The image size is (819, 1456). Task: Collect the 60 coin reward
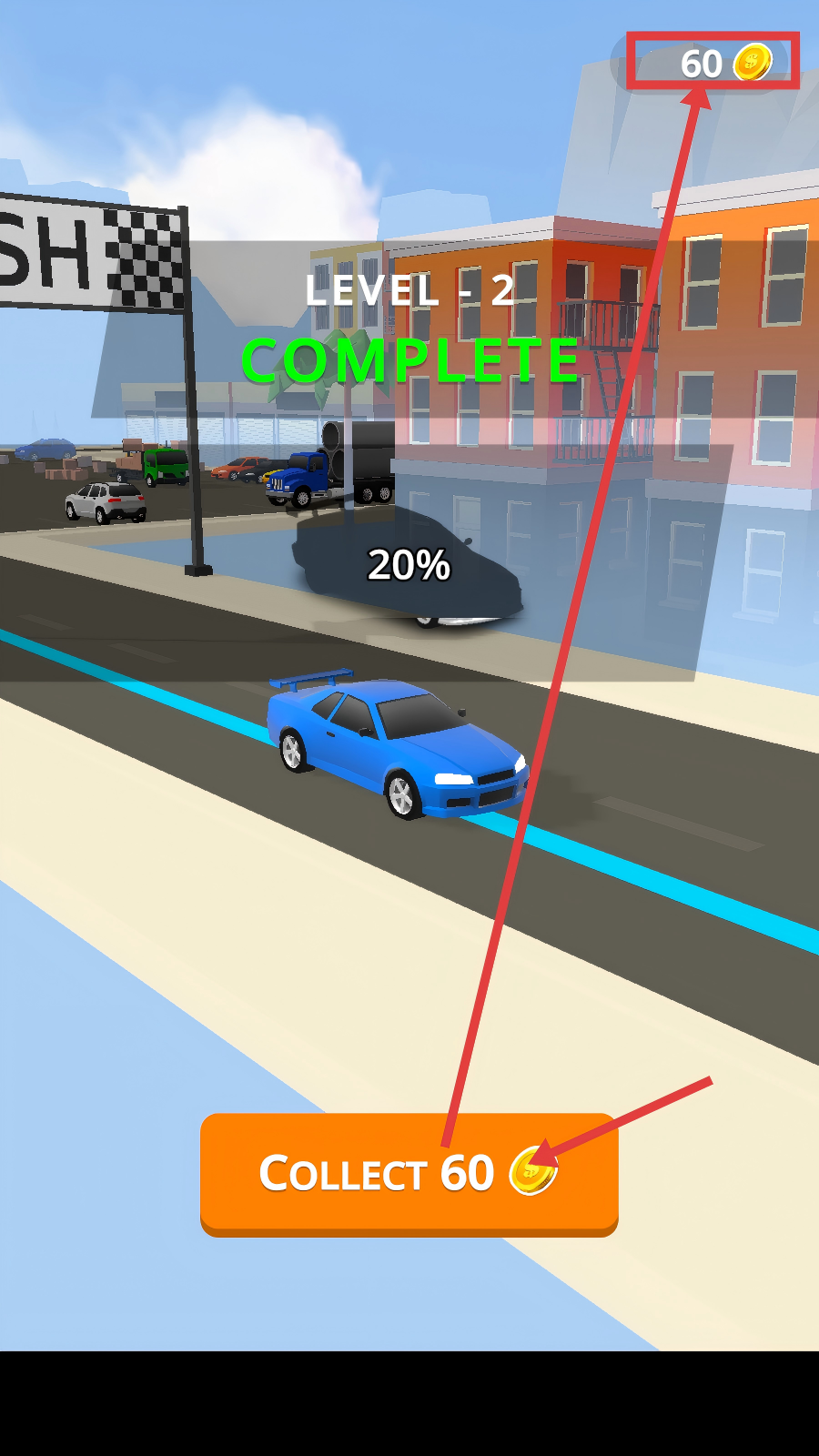(409, 1173)
